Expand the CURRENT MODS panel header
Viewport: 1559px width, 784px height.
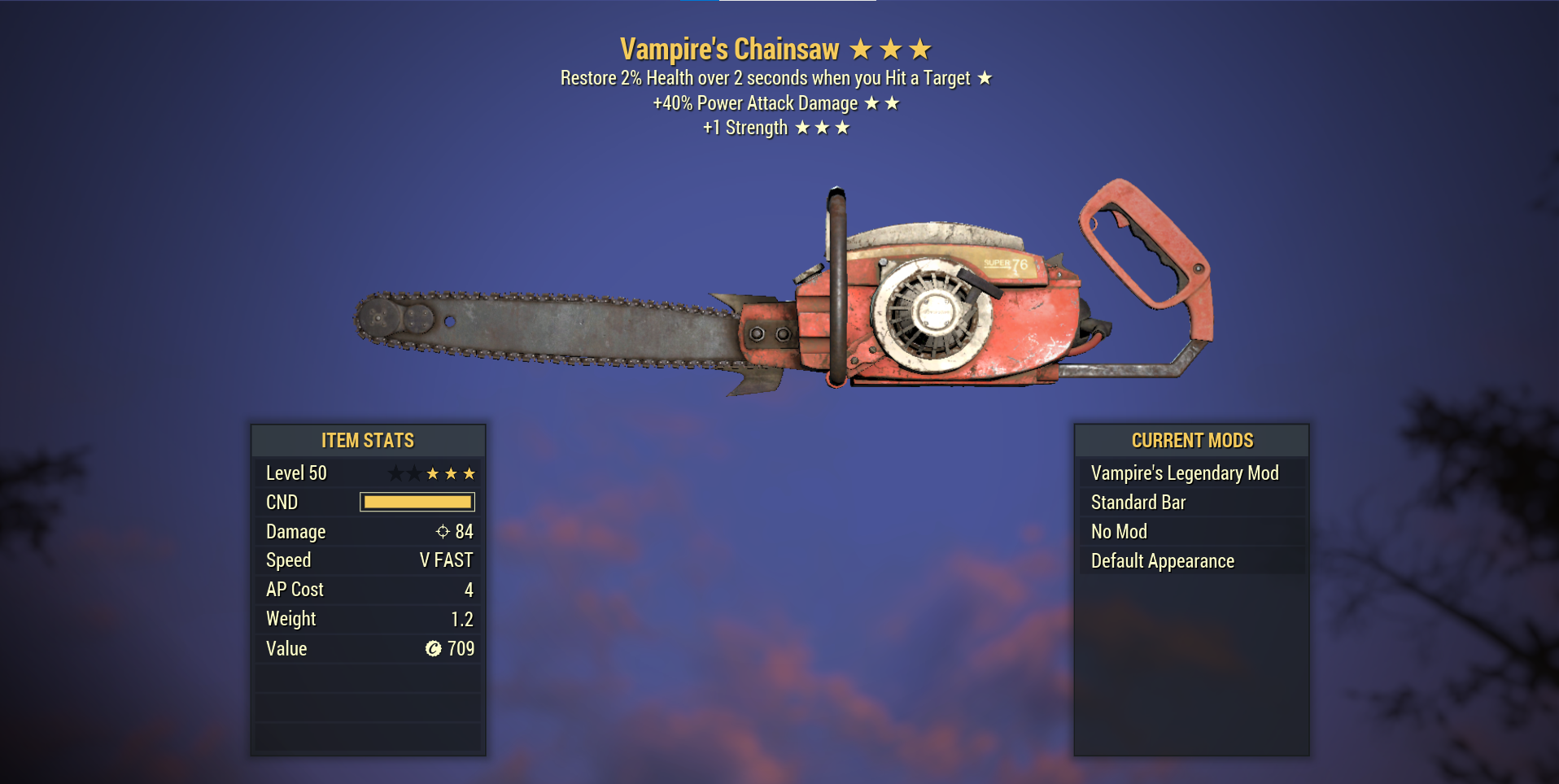click(x=1191, y=440)
